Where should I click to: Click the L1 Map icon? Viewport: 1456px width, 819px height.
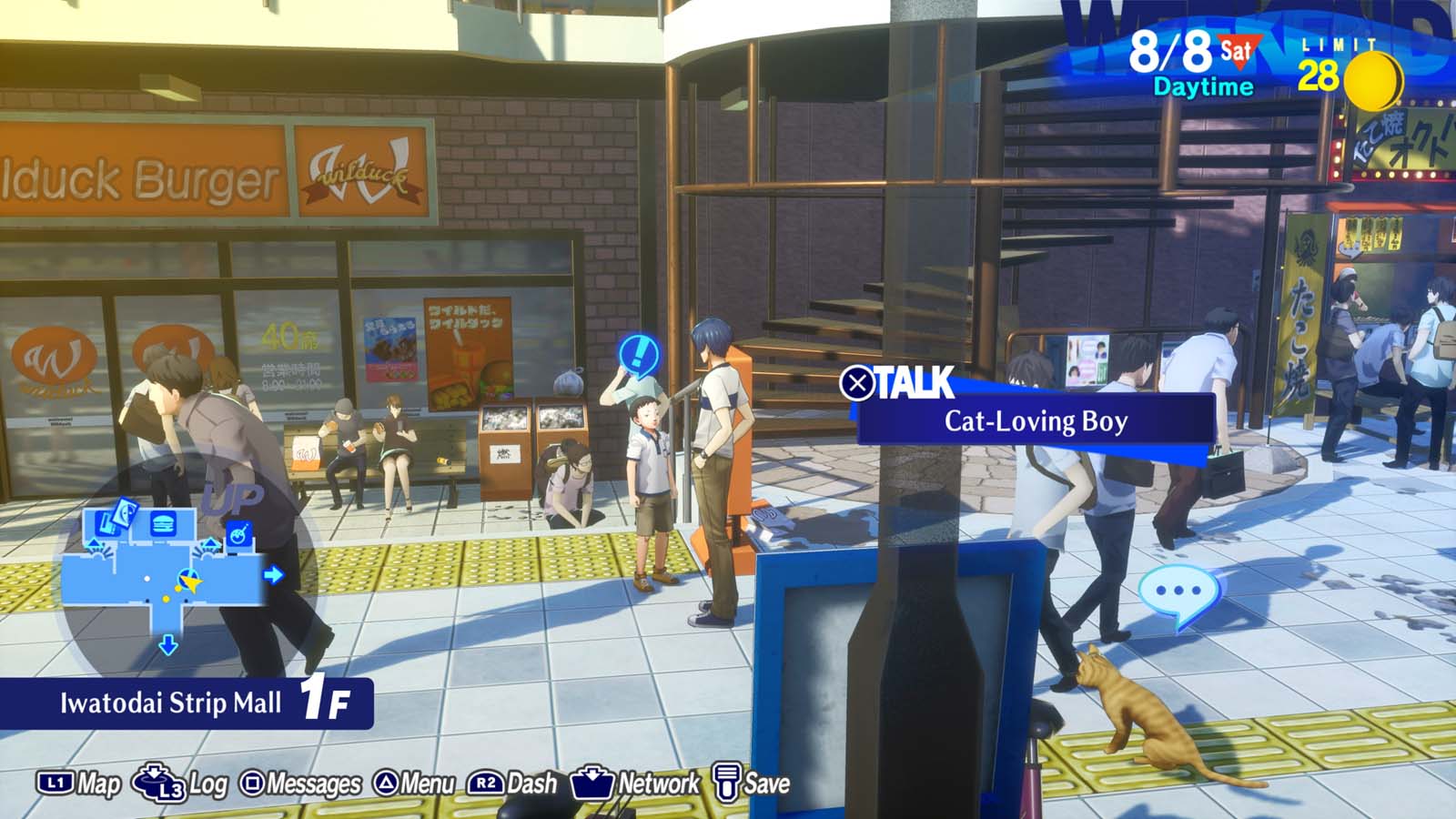55,781
